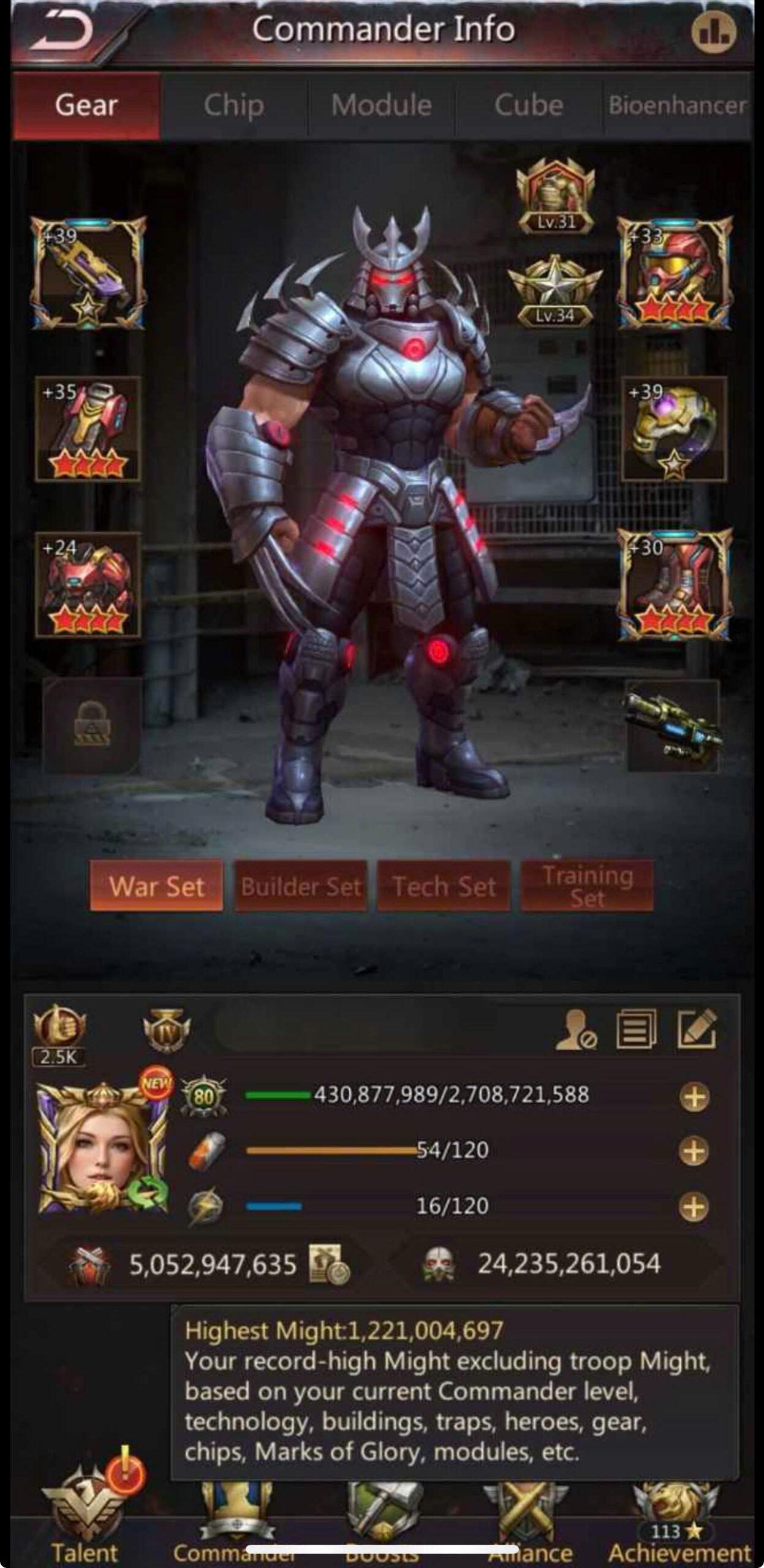
Task: Switch to the Tech Set loadout
Action: click(444, 886)
